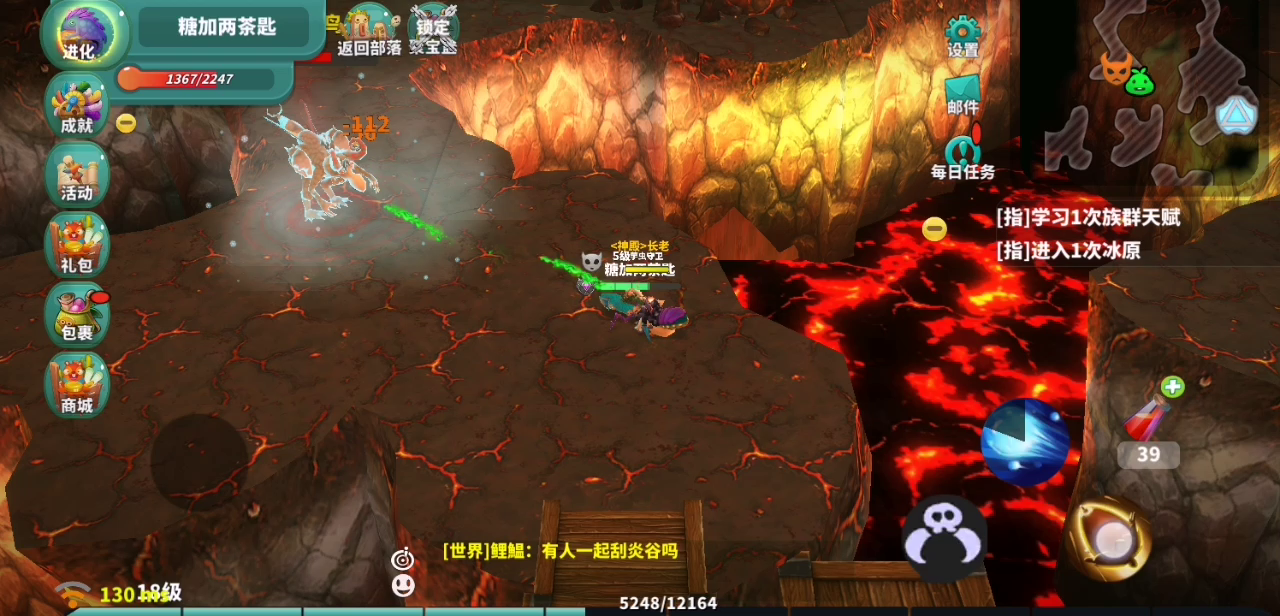Collapse the quest tracker with the yellow minus

934,229
